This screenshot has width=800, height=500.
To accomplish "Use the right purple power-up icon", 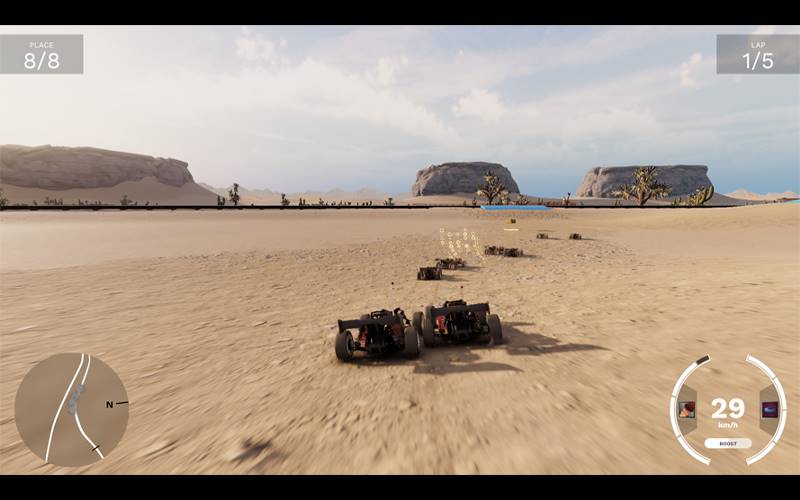I will tap(769, 409).
